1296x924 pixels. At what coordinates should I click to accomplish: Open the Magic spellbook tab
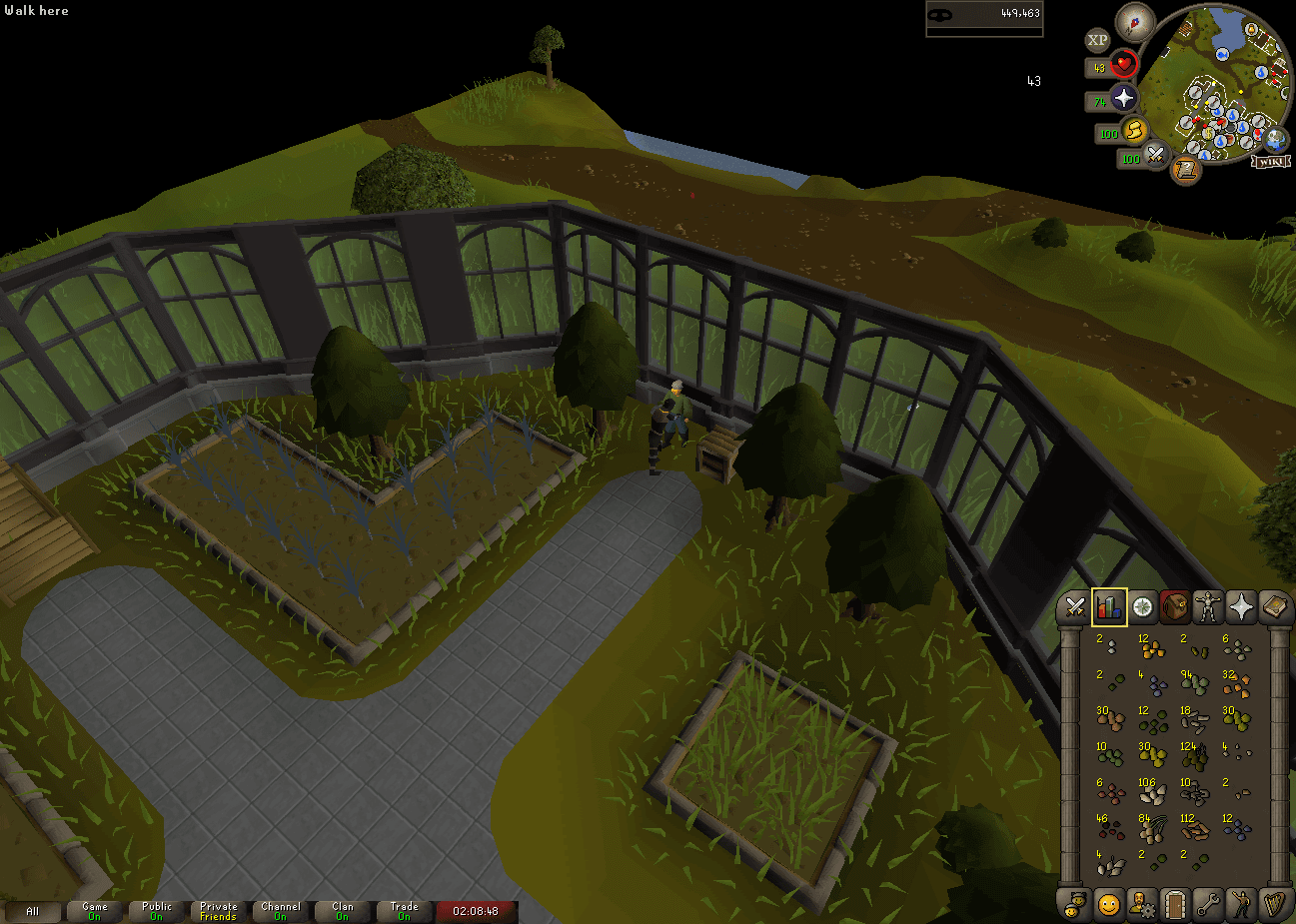point(1275,606)
